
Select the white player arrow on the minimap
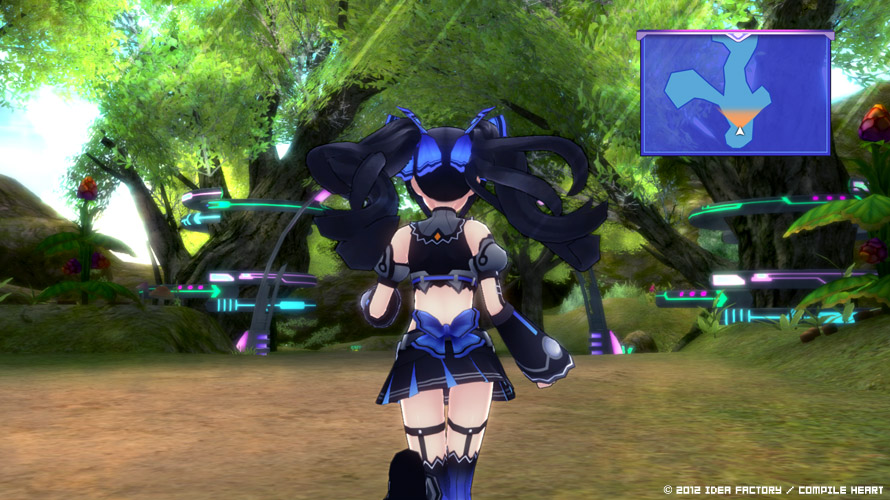(x=739, y=130)
